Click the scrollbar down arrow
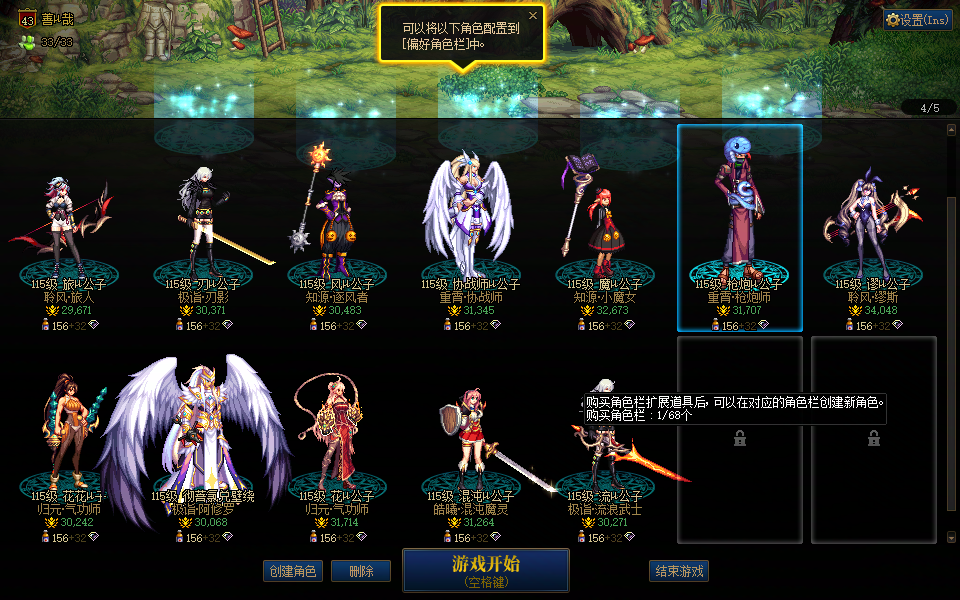This screenshot has width=960, height=600. click(x=951, y=537)
